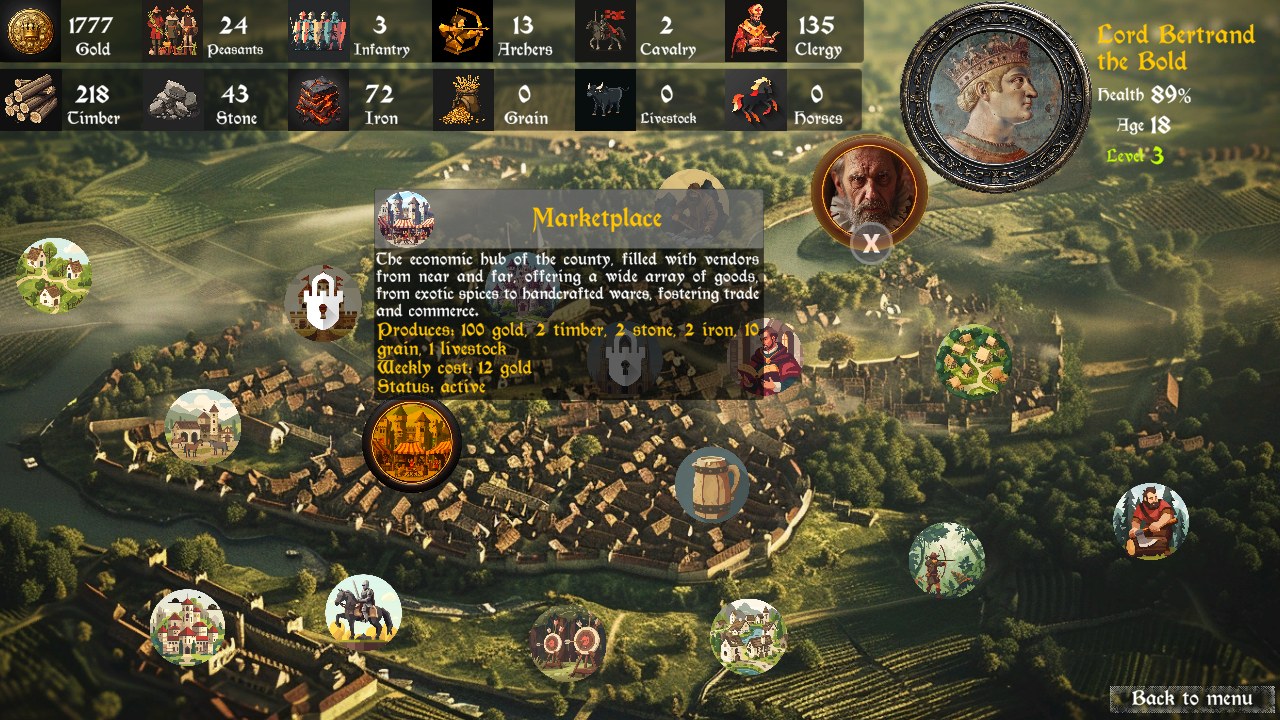Click the lumberjack woodcutter camp icon

1148,517
